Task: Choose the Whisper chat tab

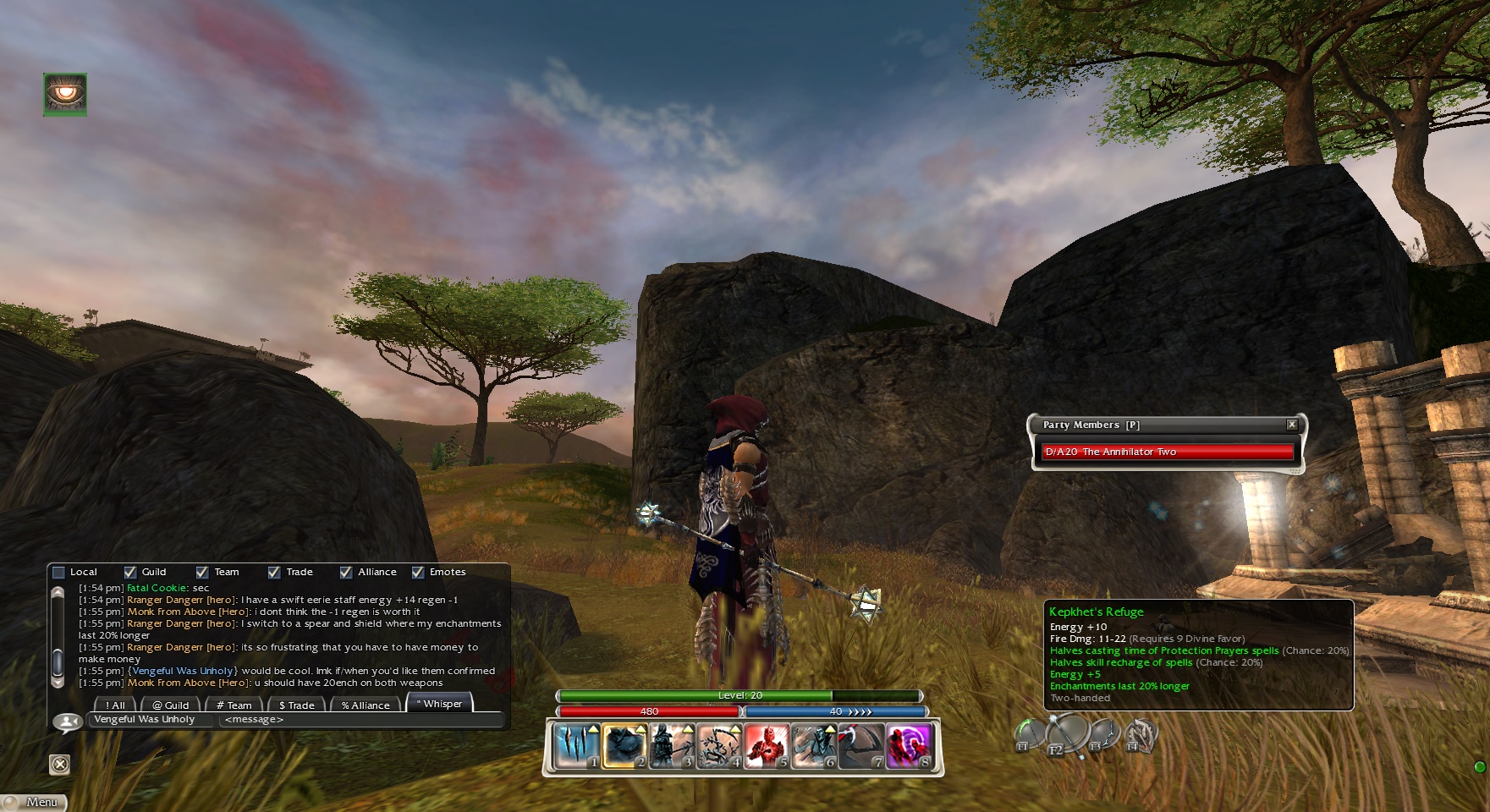Action: (x=440, y=704)
